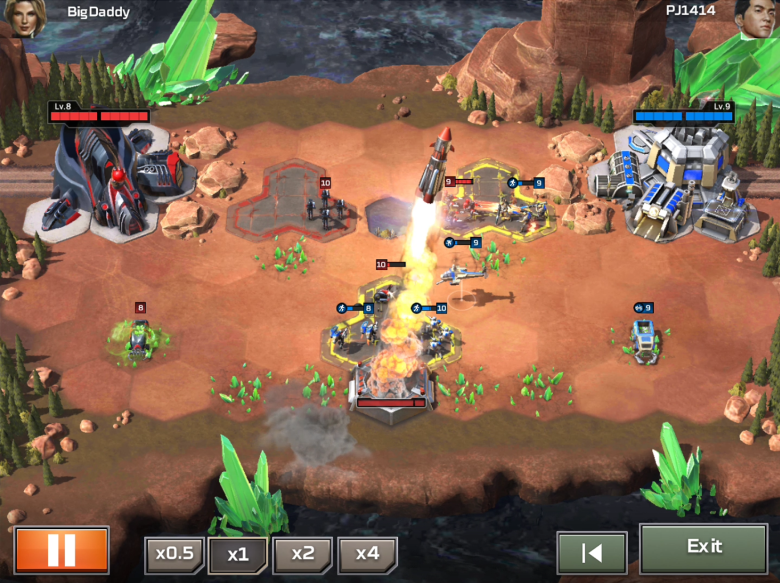Select the x1 playback speed
The image size is (780, 583).
(x=237, y=554)
